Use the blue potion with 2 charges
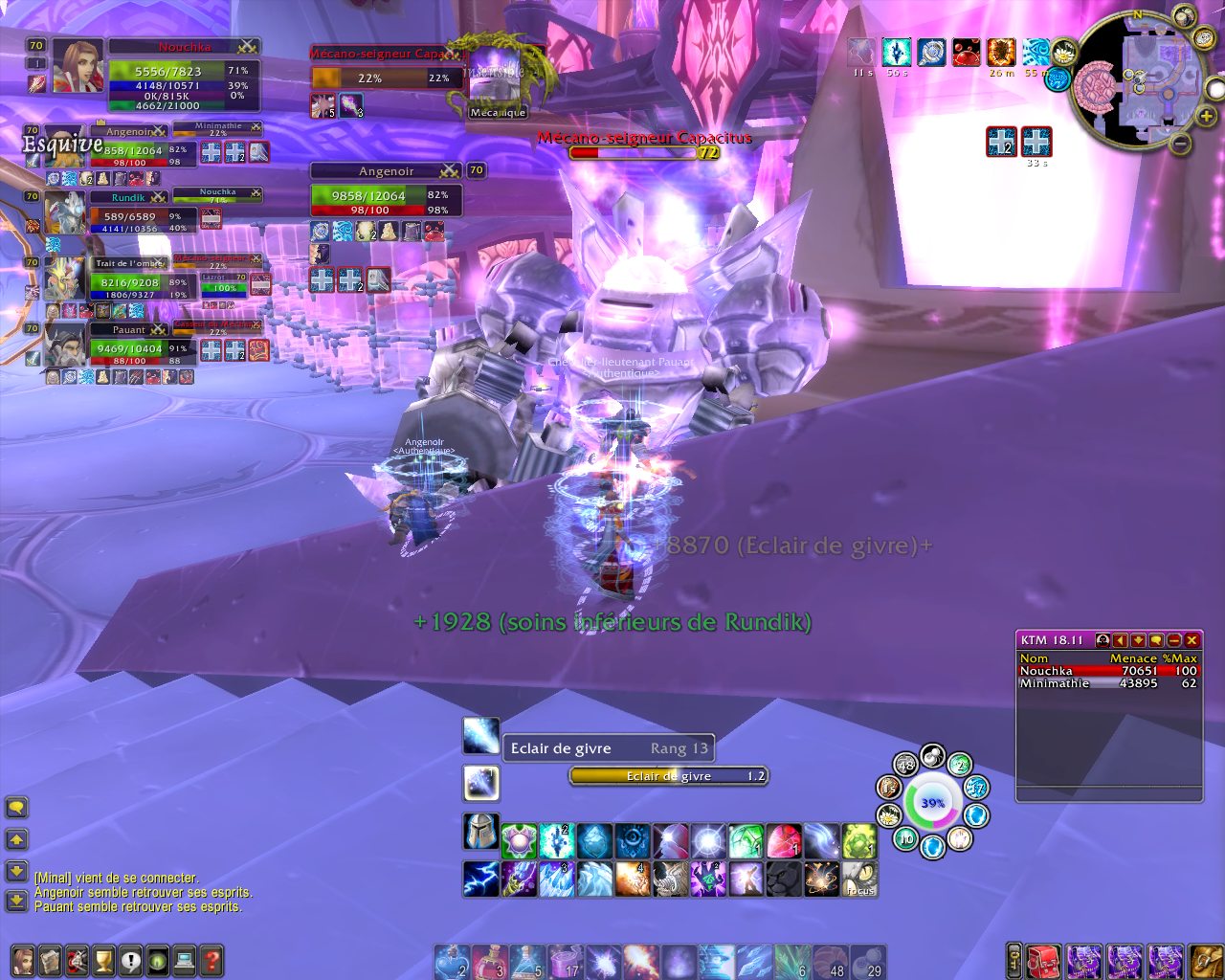 (452, 962)
